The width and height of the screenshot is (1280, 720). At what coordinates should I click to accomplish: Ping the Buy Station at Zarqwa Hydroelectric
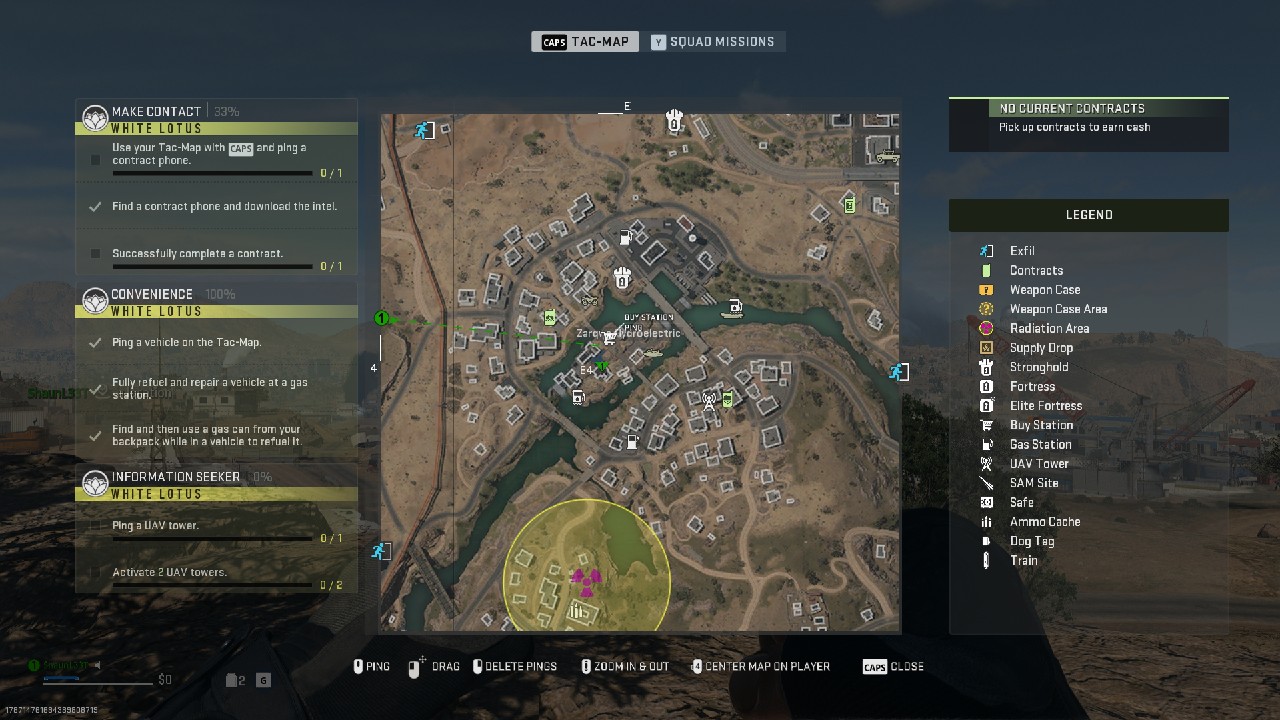click(610, 339)
